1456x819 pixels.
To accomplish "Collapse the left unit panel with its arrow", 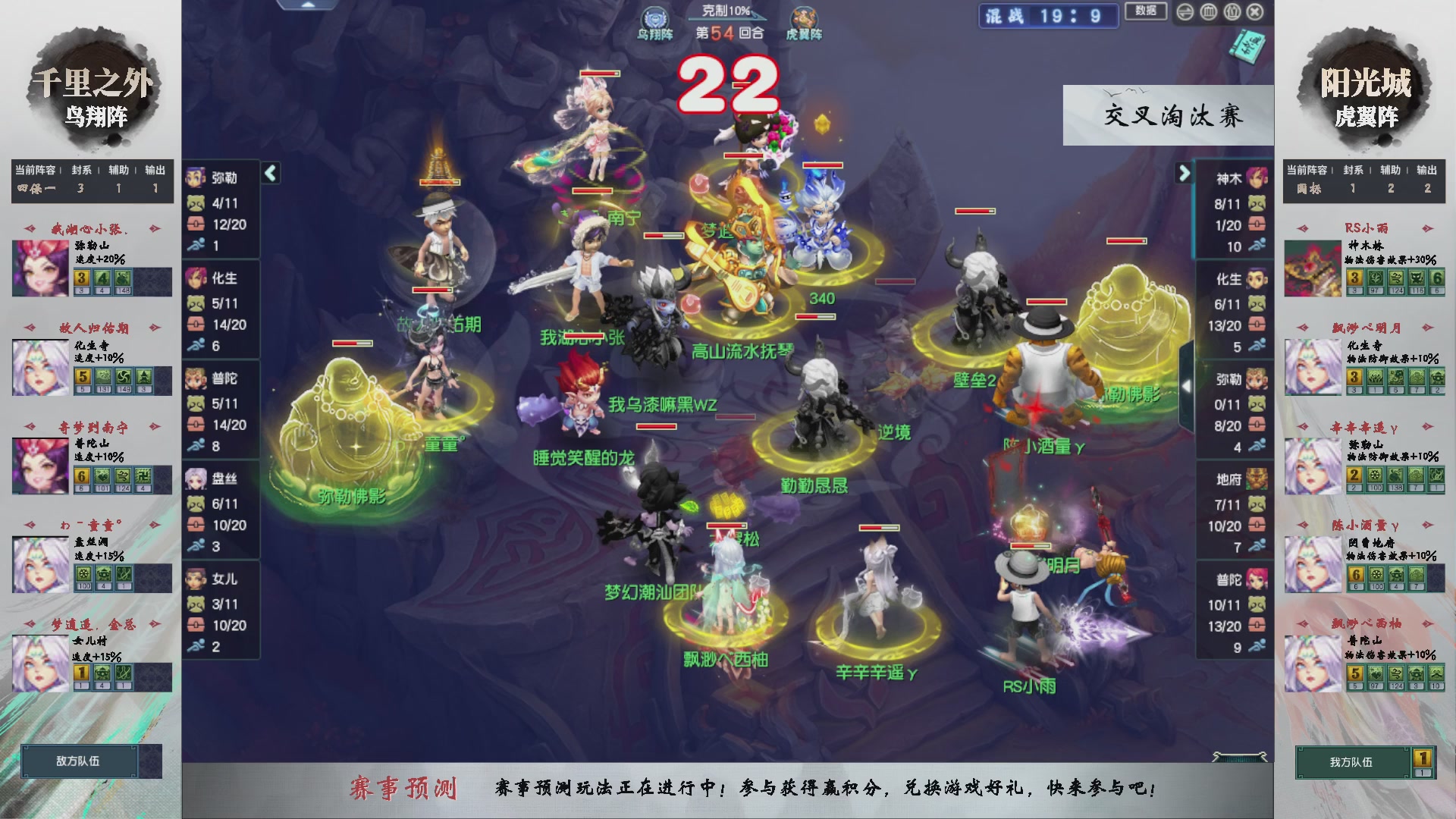I will tap(269, 173).
